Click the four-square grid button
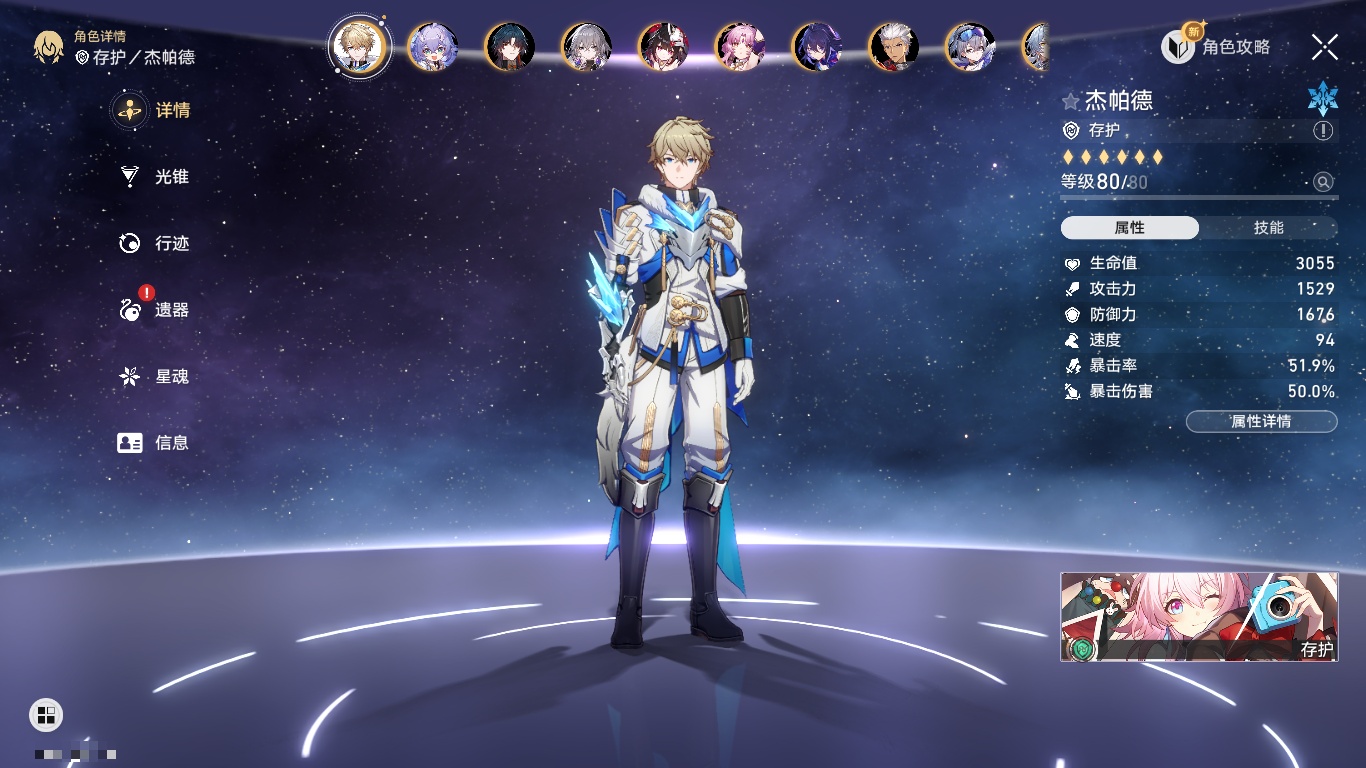The width and height of the screenshot is (1366, 768). click(46, 714)
